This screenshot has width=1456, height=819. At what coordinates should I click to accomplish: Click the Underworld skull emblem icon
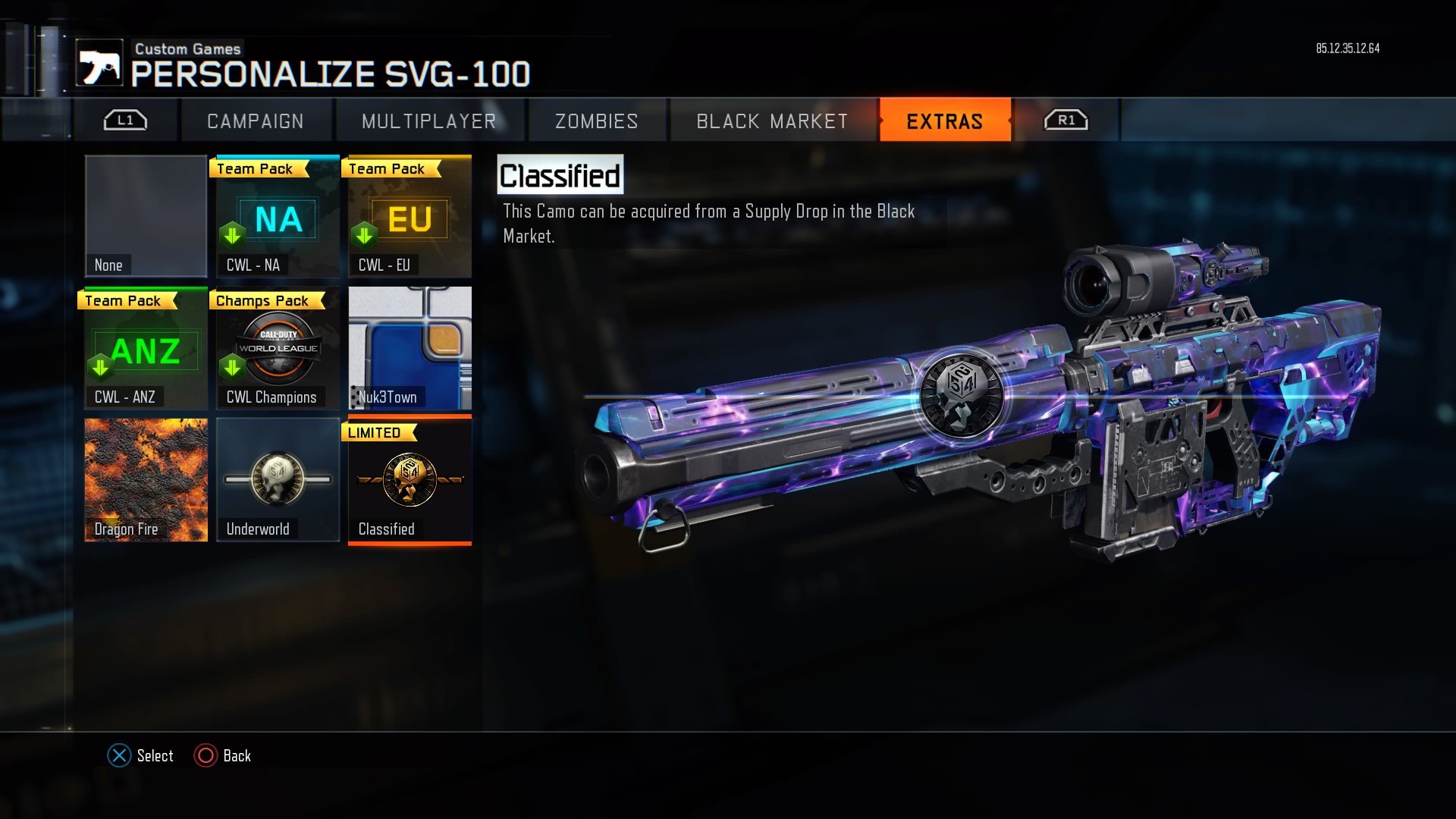point(278,478)
